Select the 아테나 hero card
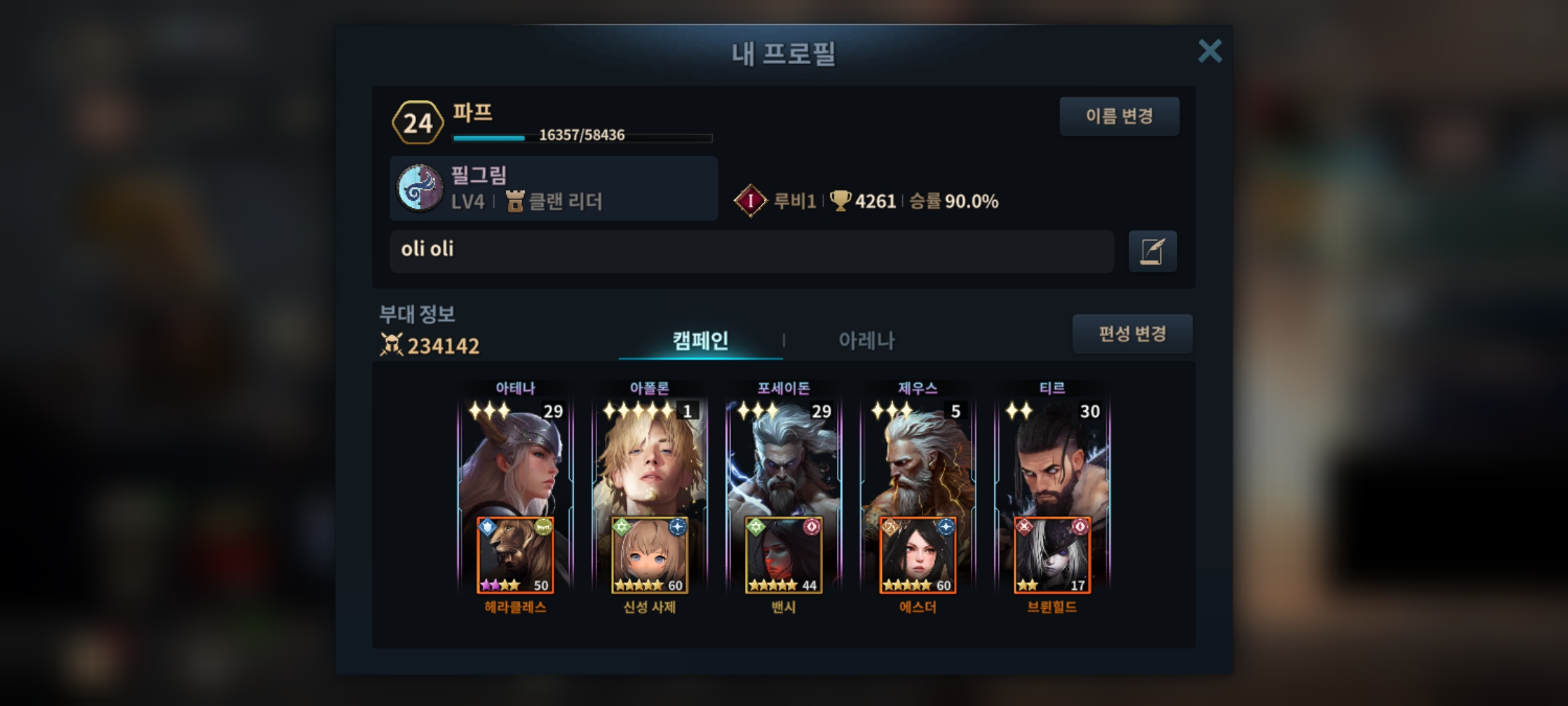The height and width of the screenshot is (706, 1568). coord(515,458)
